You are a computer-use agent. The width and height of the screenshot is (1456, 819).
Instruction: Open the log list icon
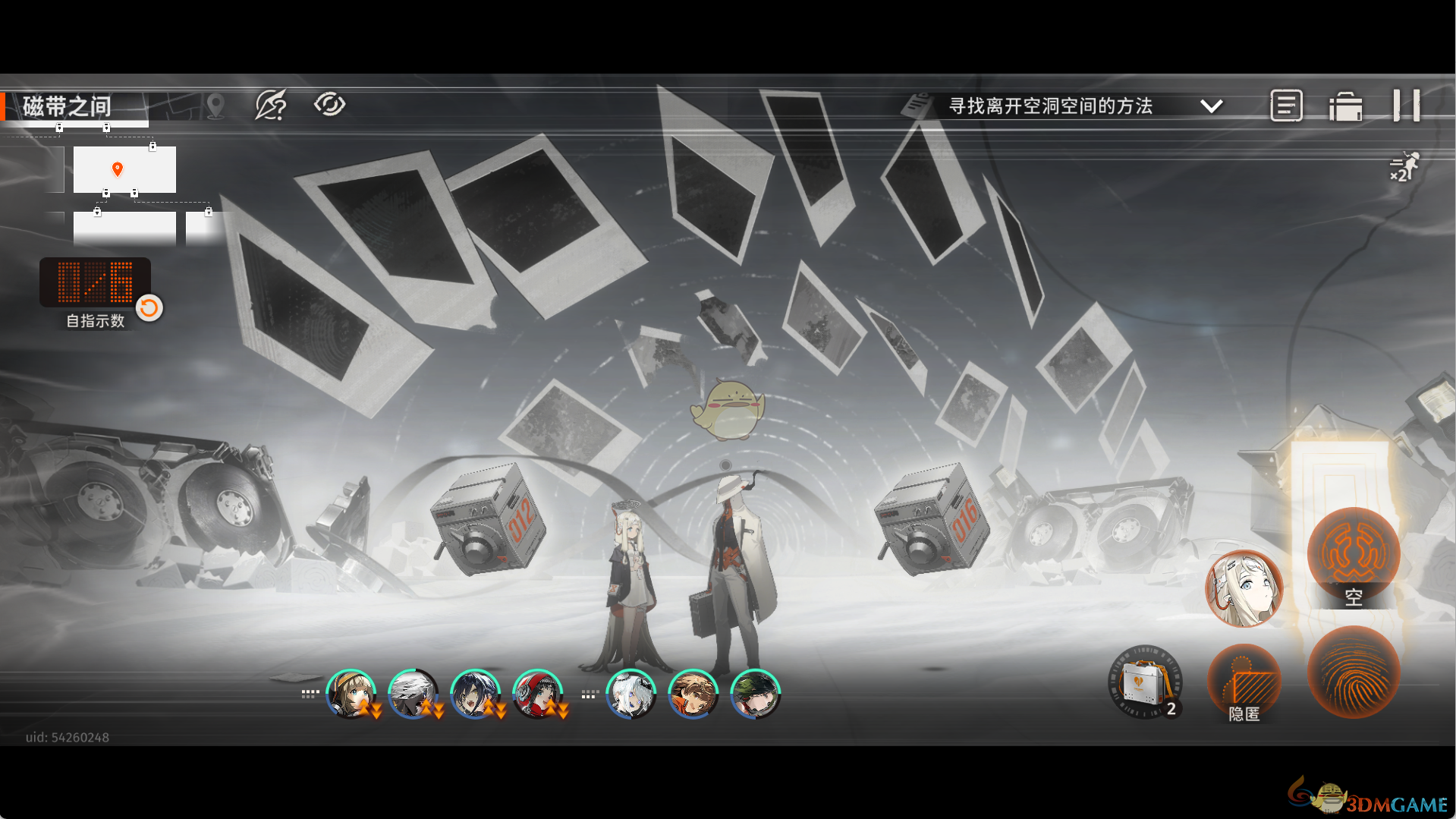click(x=1286, y=106)
